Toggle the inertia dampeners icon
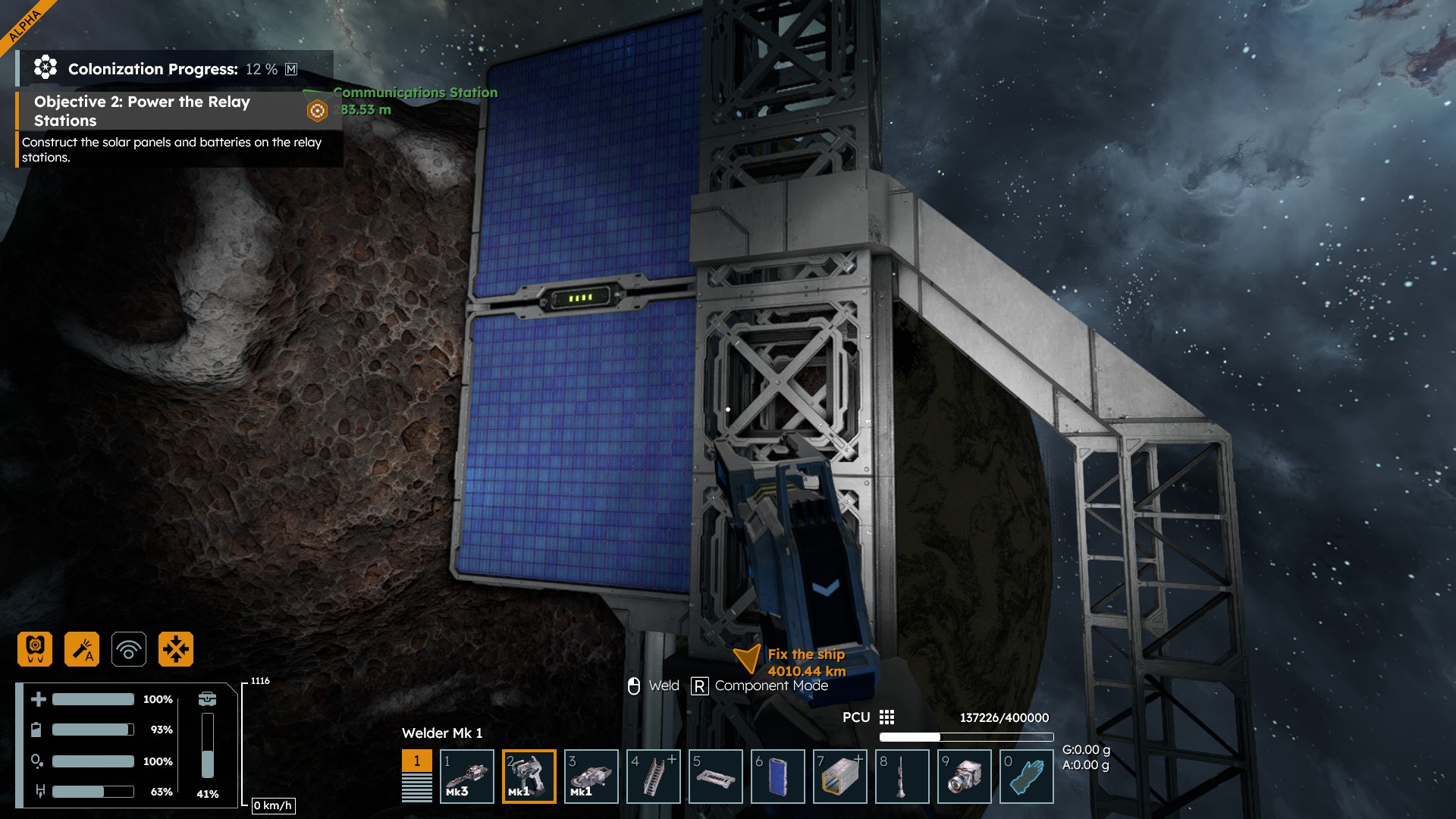Screen dimensions: 1456x819 coord(176,649)
